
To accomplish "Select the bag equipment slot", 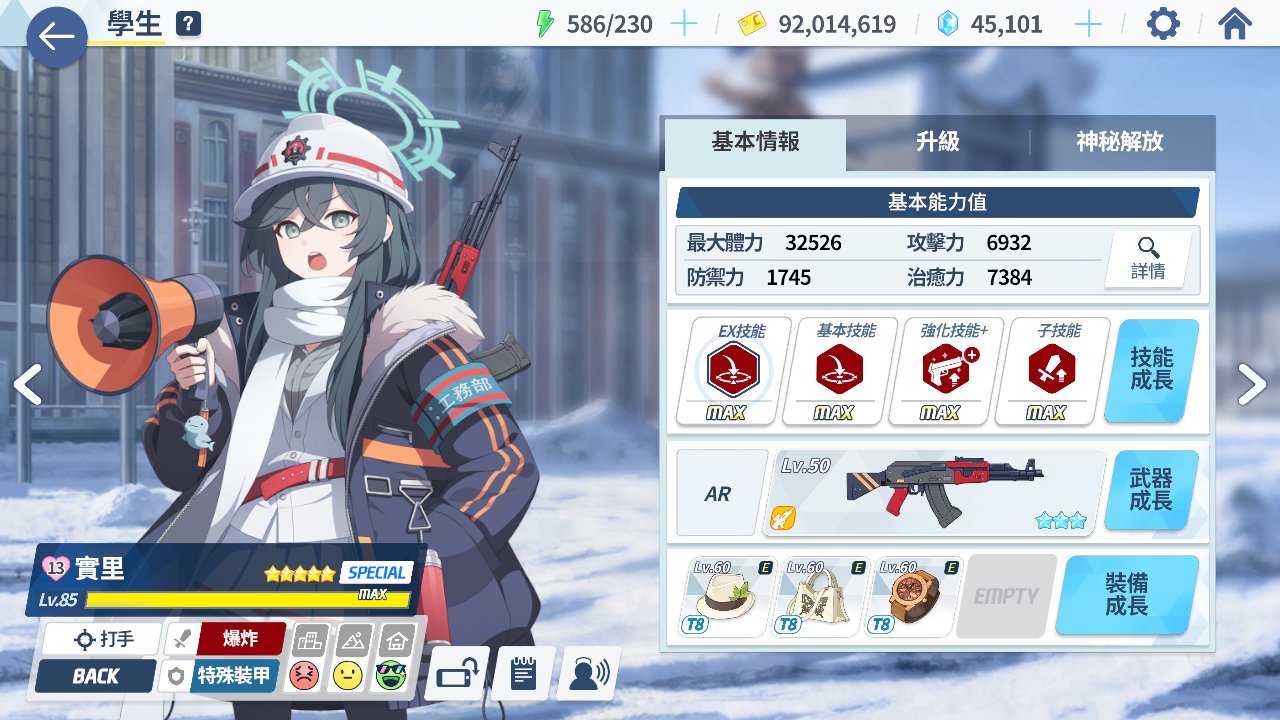I will tap(820, 597).
